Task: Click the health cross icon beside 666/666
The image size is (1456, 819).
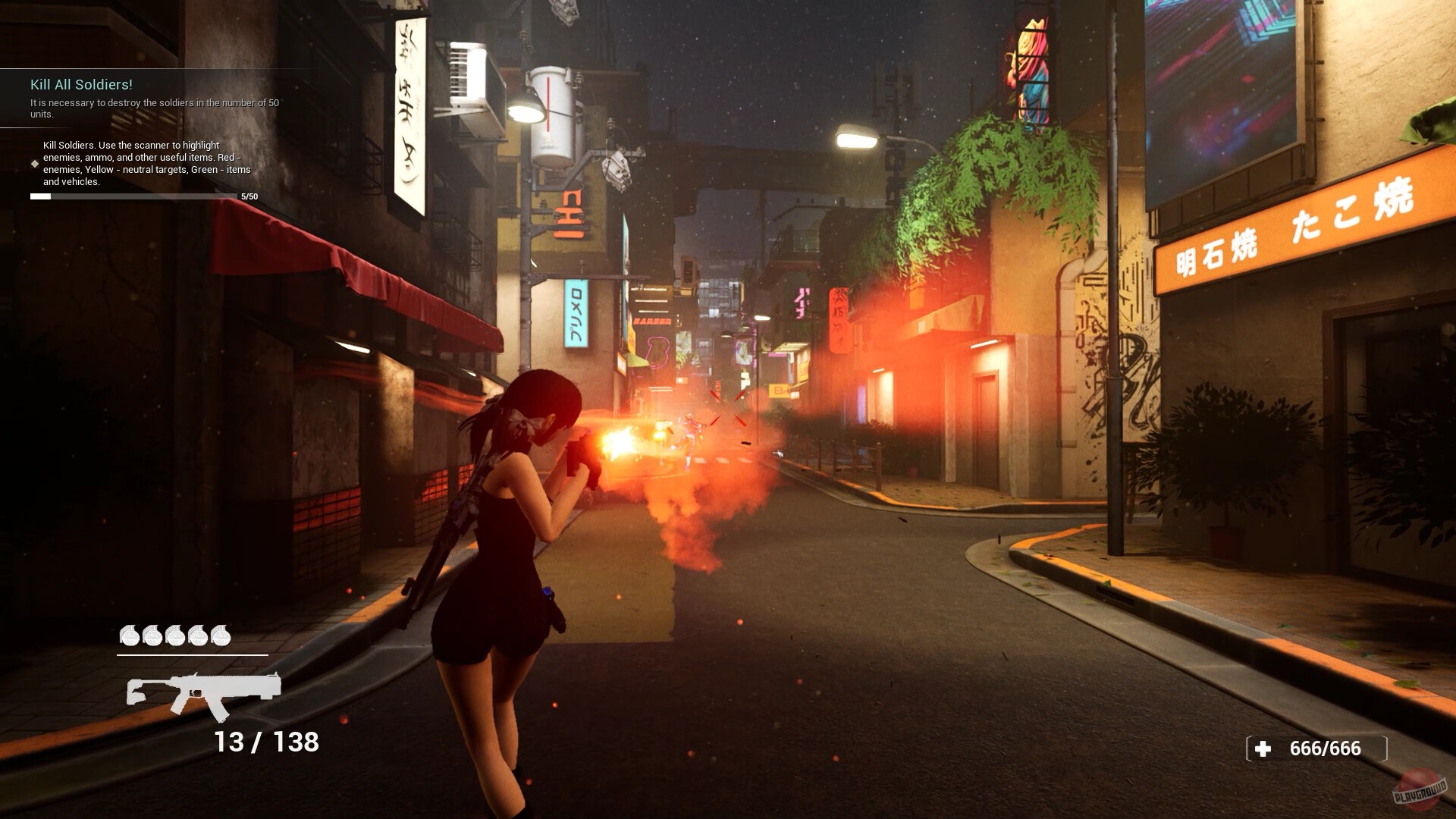Action: click(x=1261, y=749)
